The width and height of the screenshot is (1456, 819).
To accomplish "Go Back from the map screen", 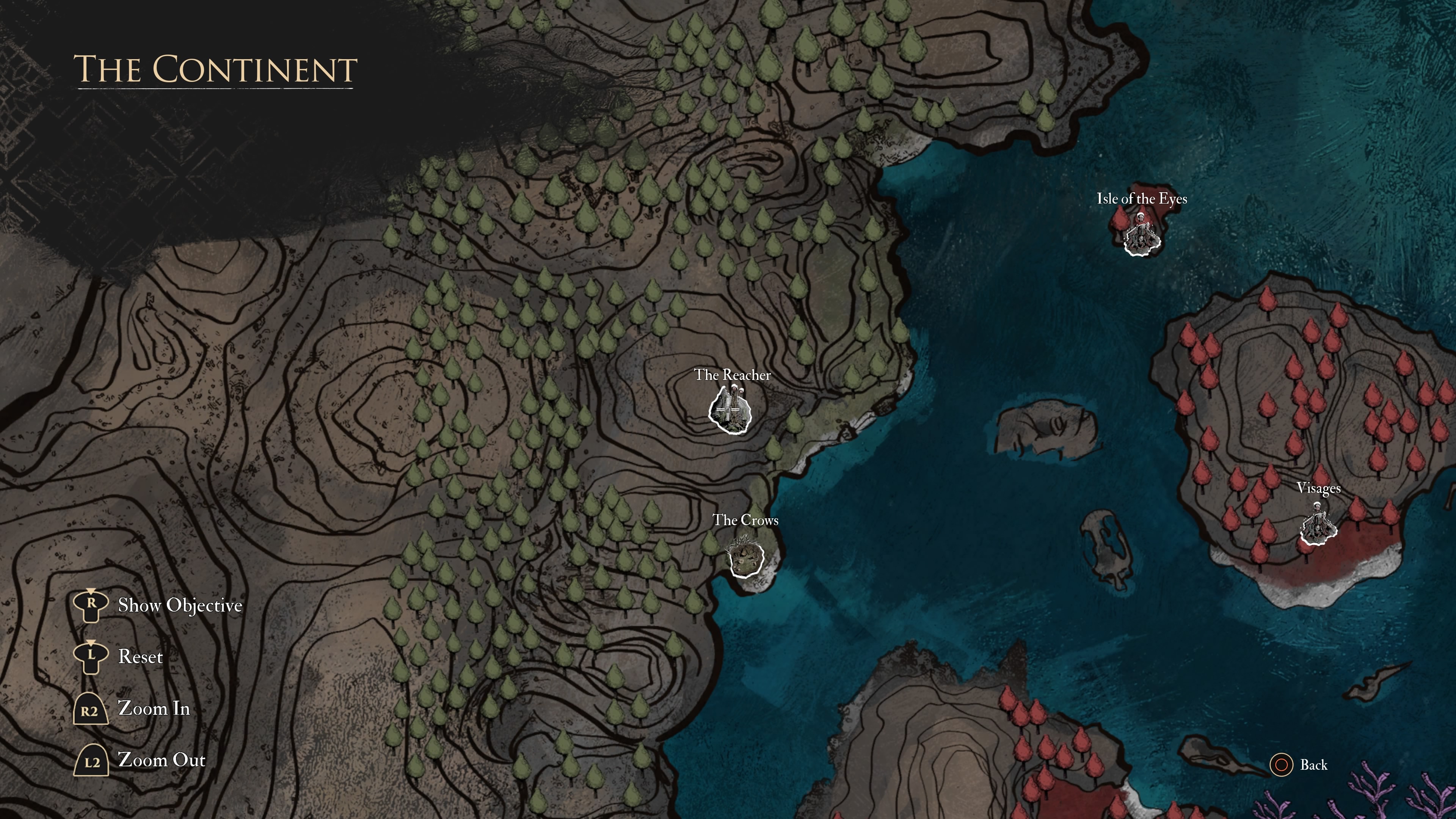I will [x=1312, y=765].
